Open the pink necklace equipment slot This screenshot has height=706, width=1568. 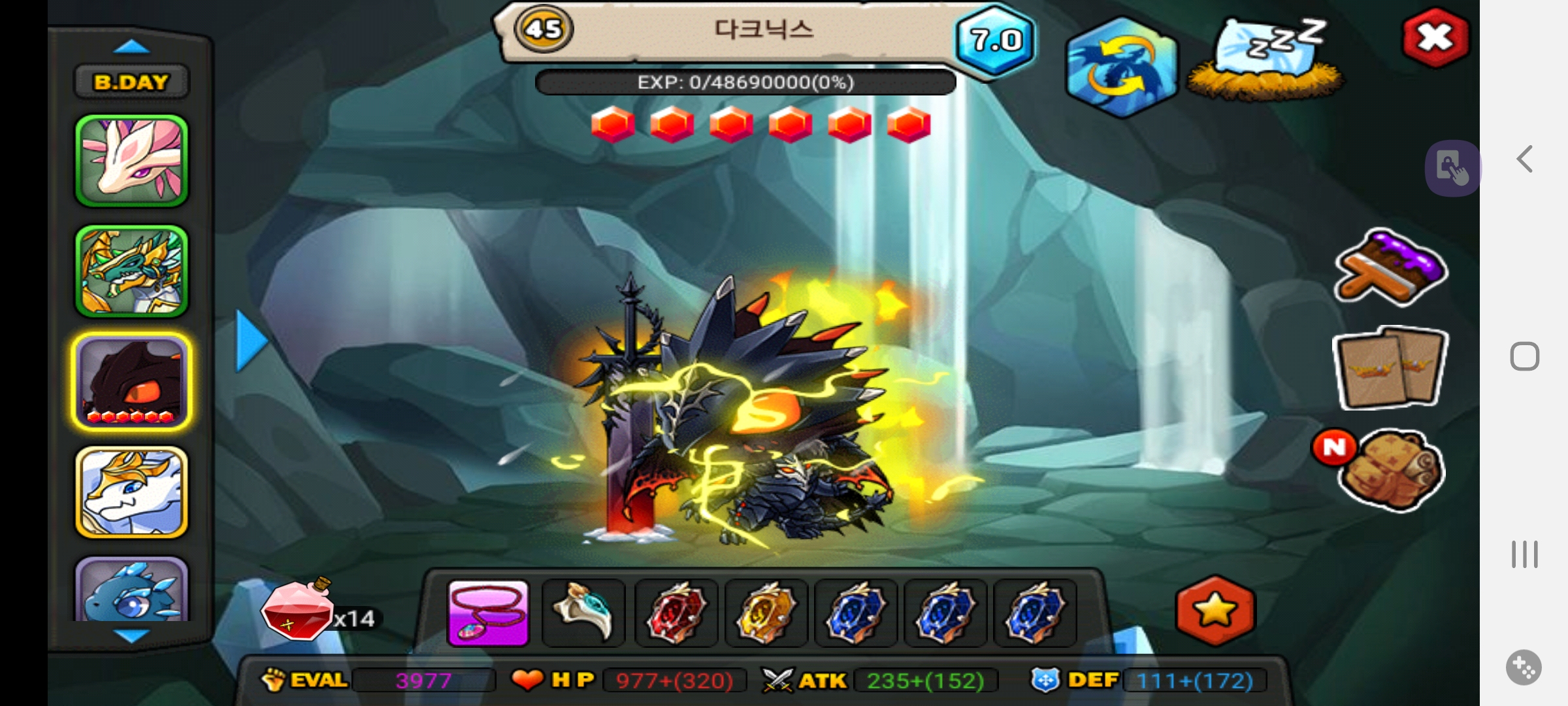pos(488,613)
